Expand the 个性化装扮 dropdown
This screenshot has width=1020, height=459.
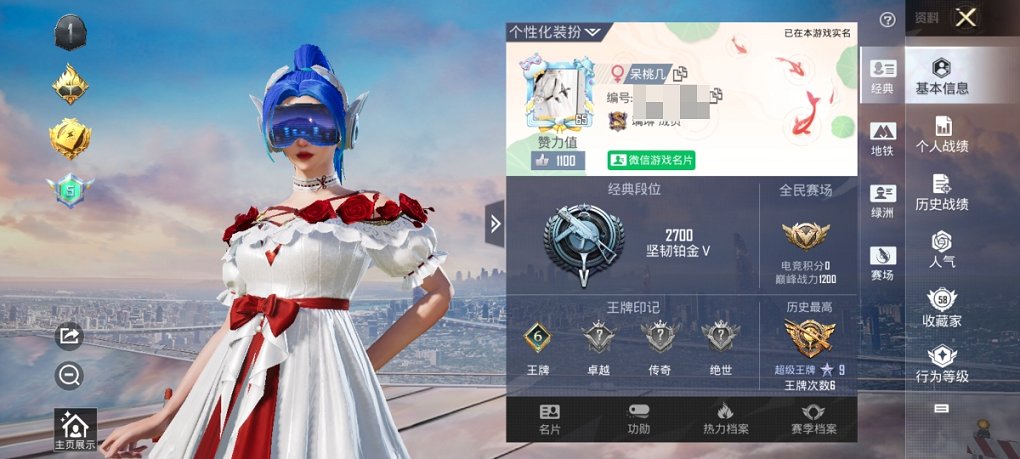[x=554, y=32]
